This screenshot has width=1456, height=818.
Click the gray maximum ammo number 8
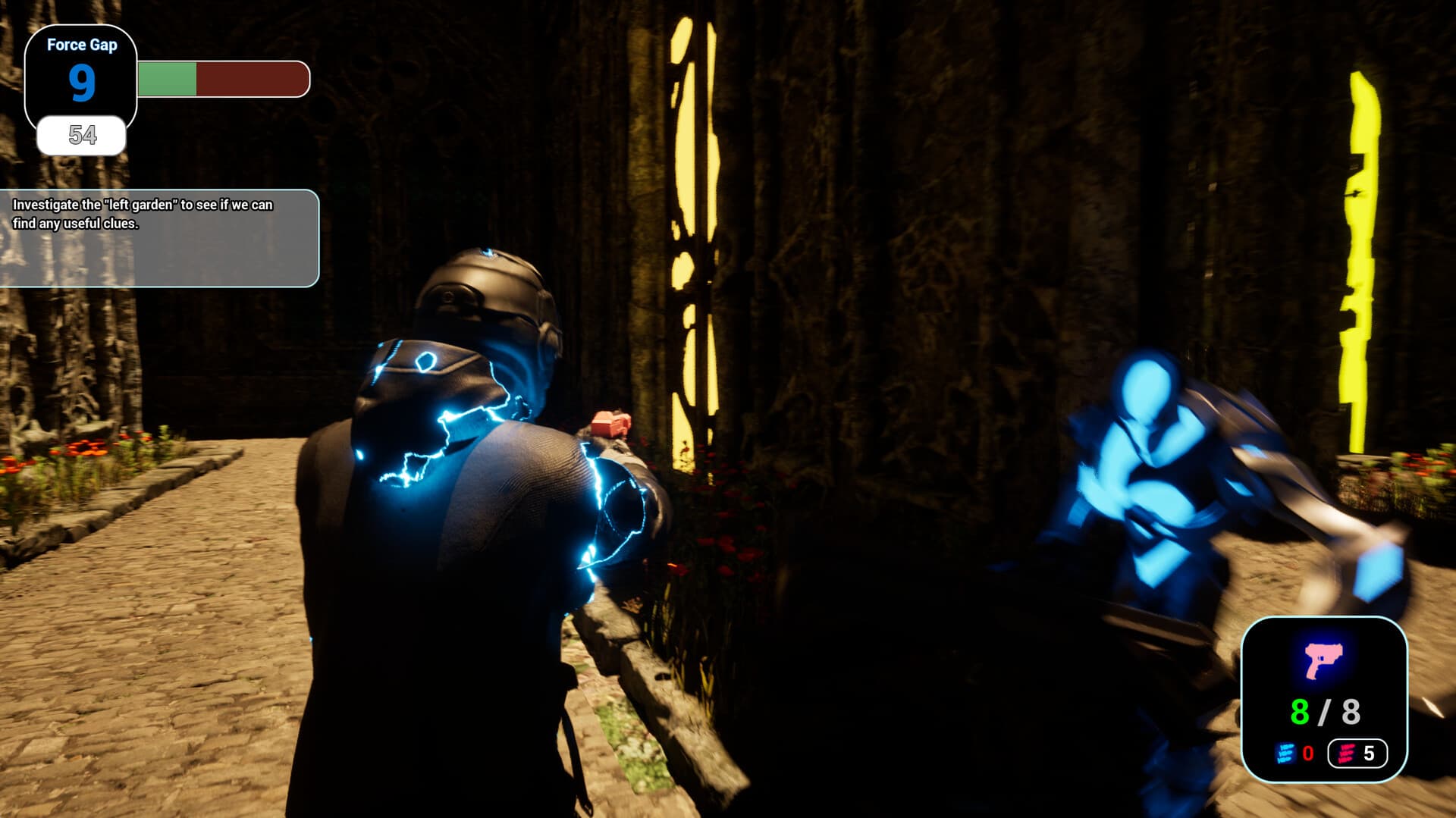pos(1351,713)
